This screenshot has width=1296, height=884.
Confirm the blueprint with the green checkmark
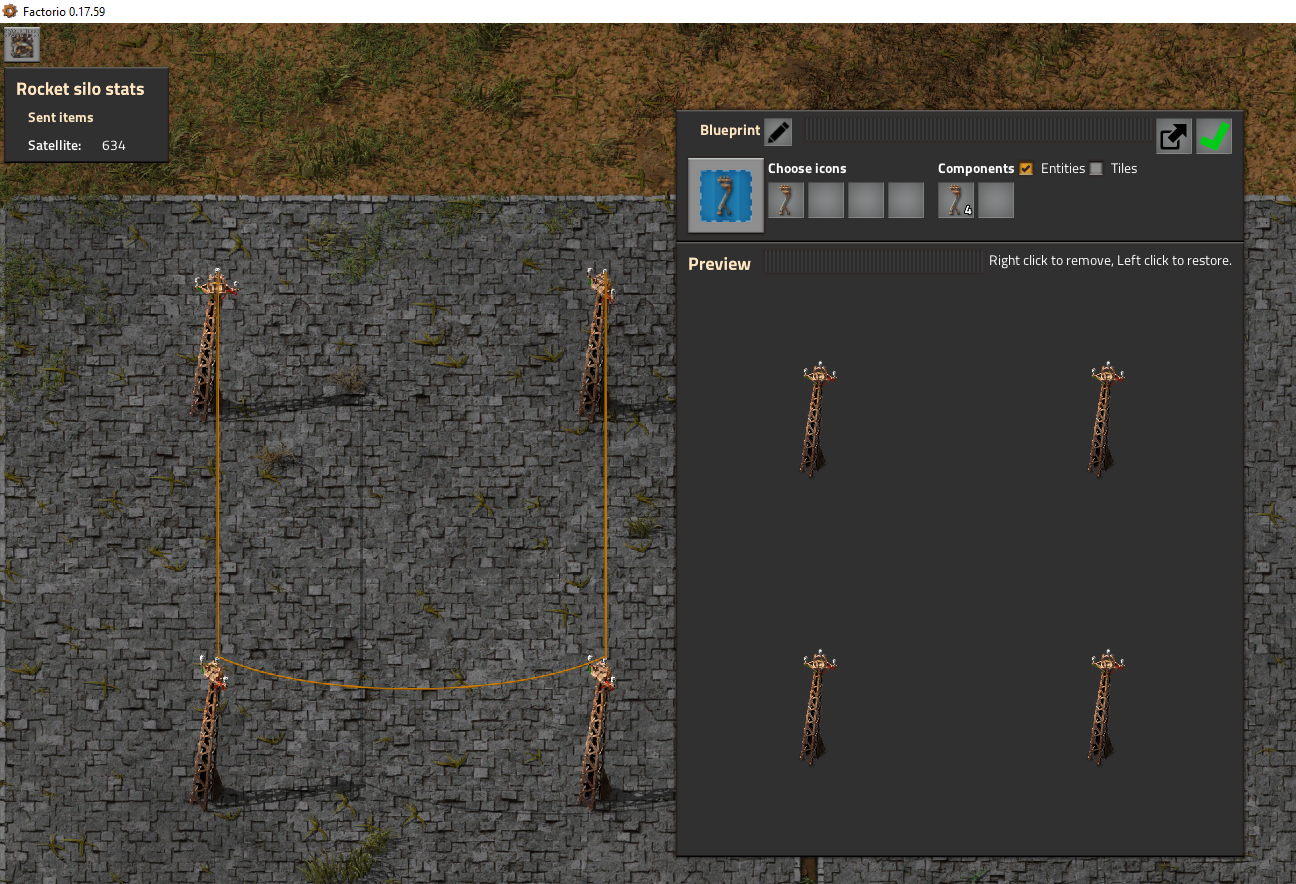click(x=1213, y=136)
